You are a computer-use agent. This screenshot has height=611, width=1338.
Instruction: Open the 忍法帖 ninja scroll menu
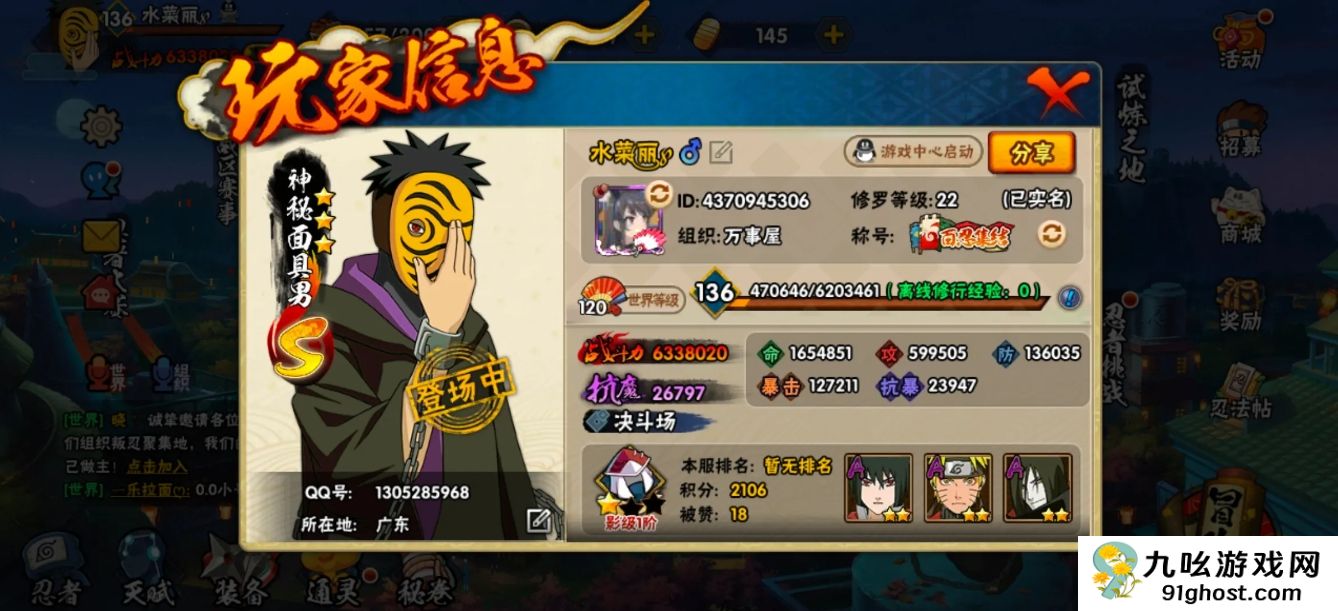click(x=1240, y=392)
